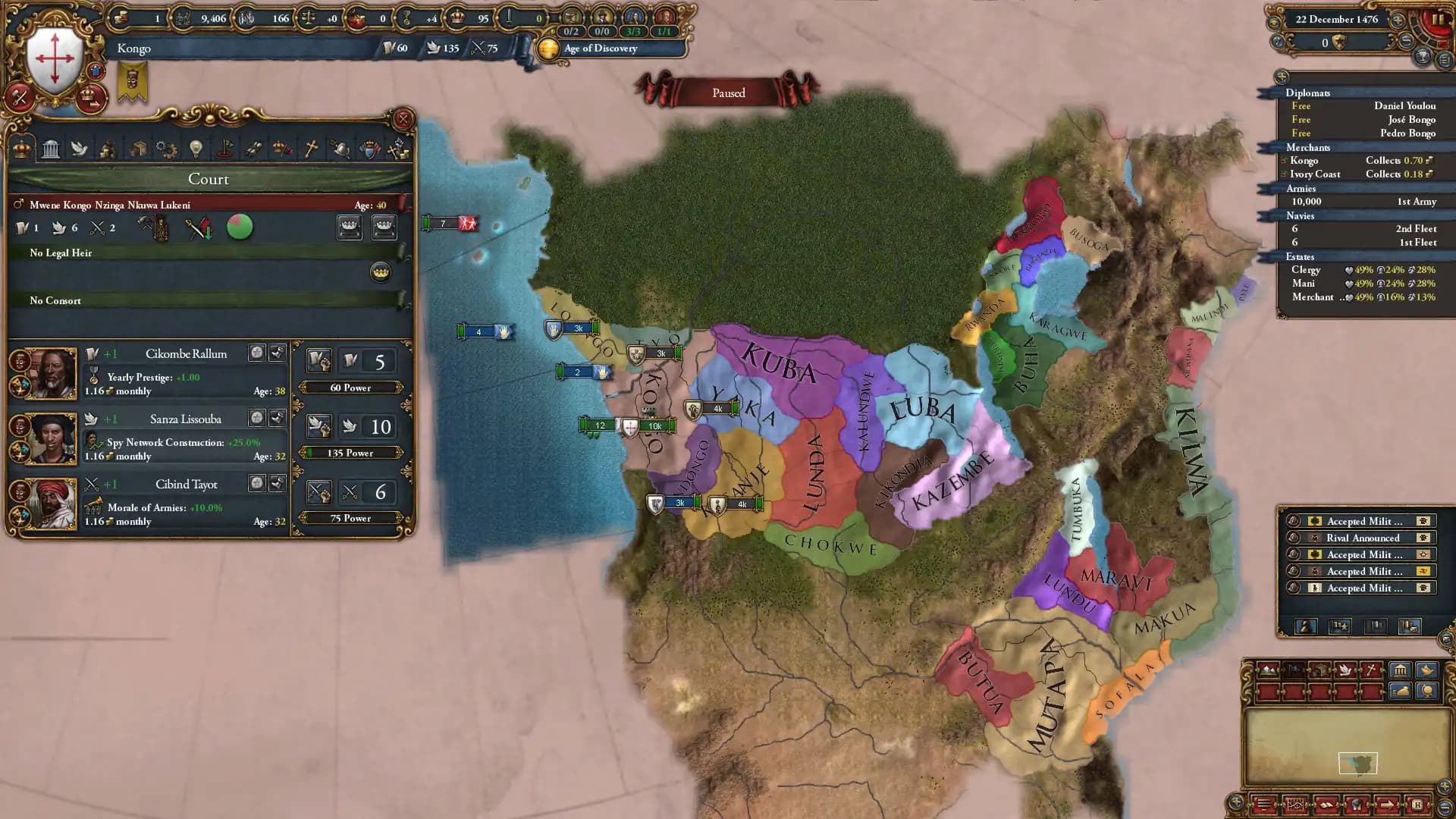Expand the Rival Announced notification
1456x819 pixels.
[x=1361, y=538]
